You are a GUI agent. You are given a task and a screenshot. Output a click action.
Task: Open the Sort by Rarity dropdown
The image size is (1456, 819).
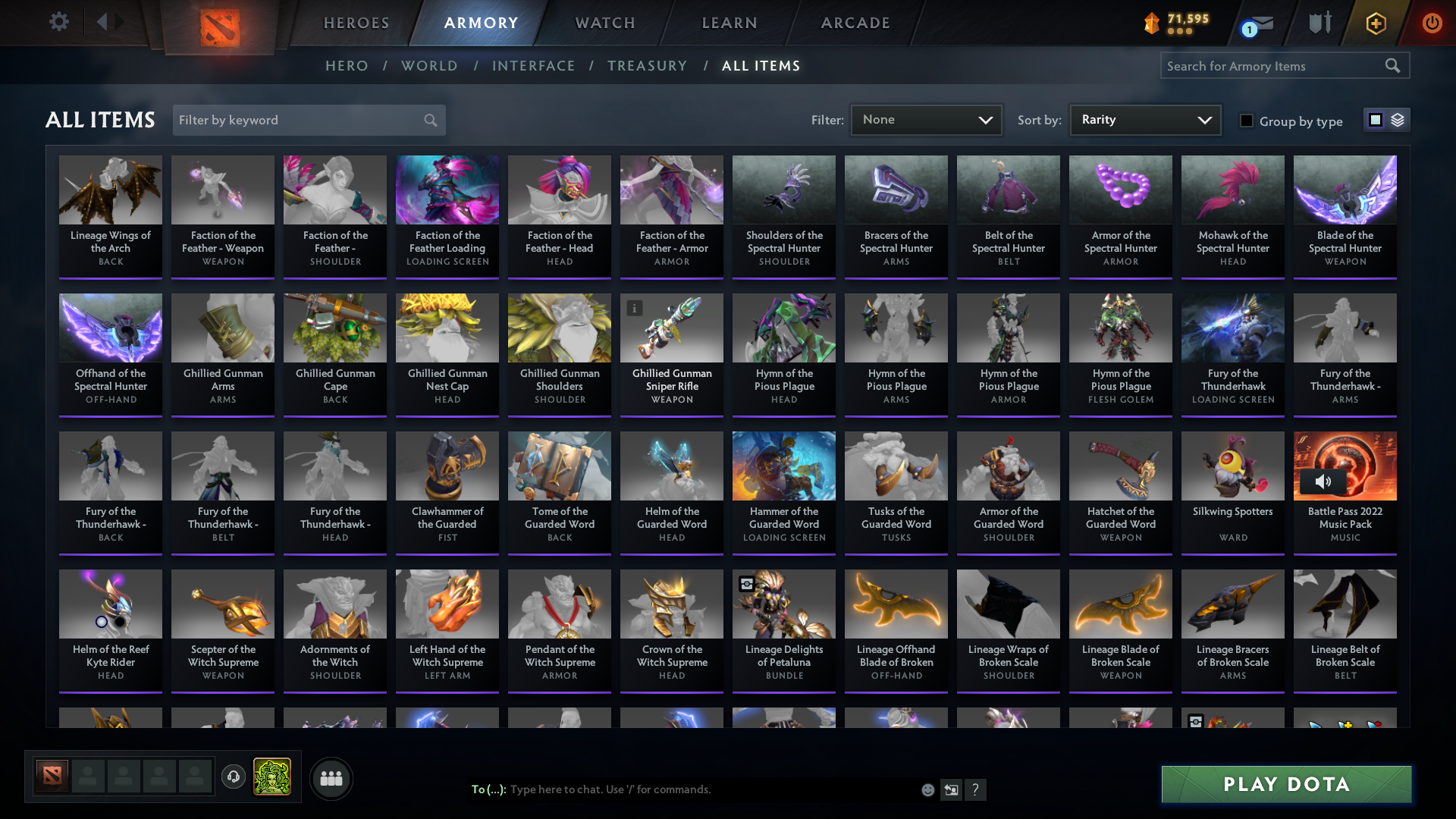1144,119
